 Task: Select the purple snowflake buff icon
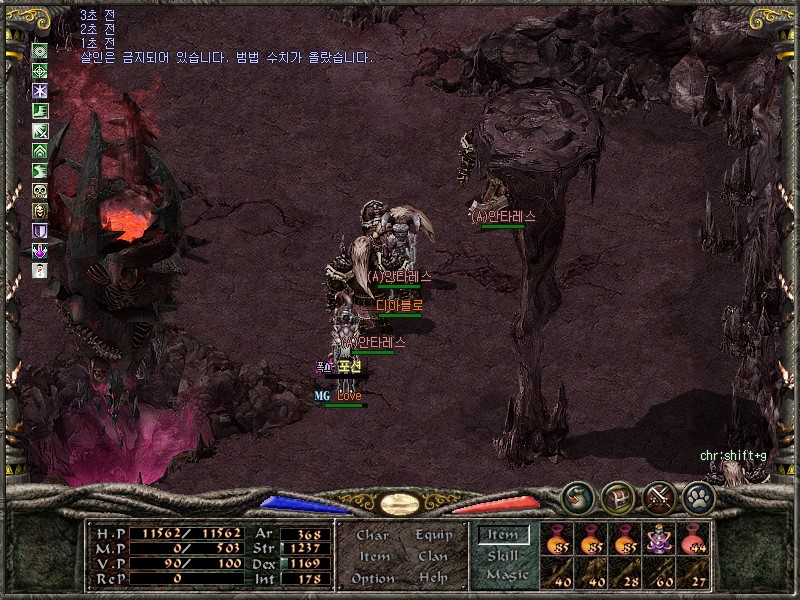tap(40, 91)
